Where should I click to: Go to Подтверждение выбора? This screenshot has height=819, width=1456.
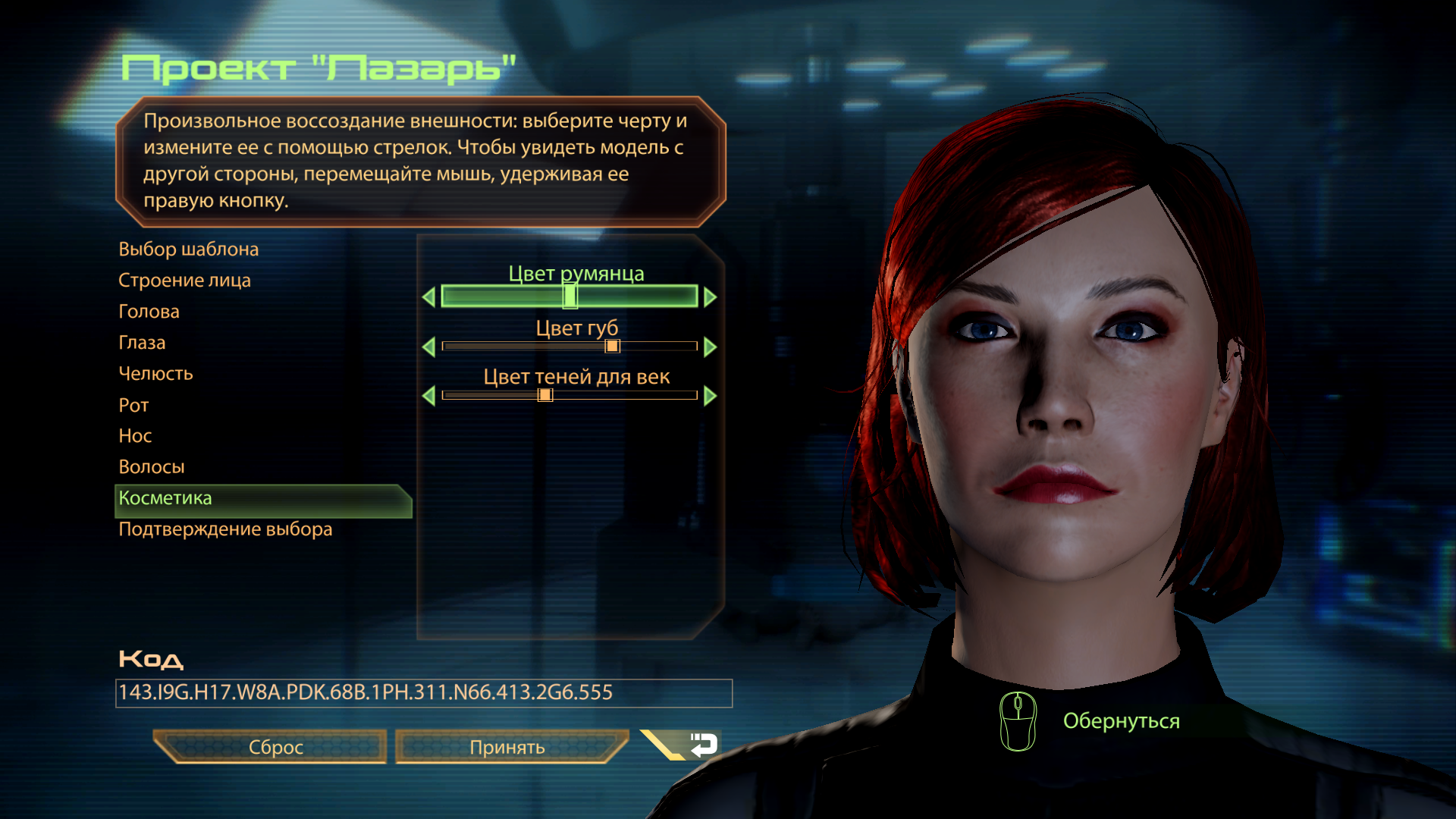[x=225, y=529]
